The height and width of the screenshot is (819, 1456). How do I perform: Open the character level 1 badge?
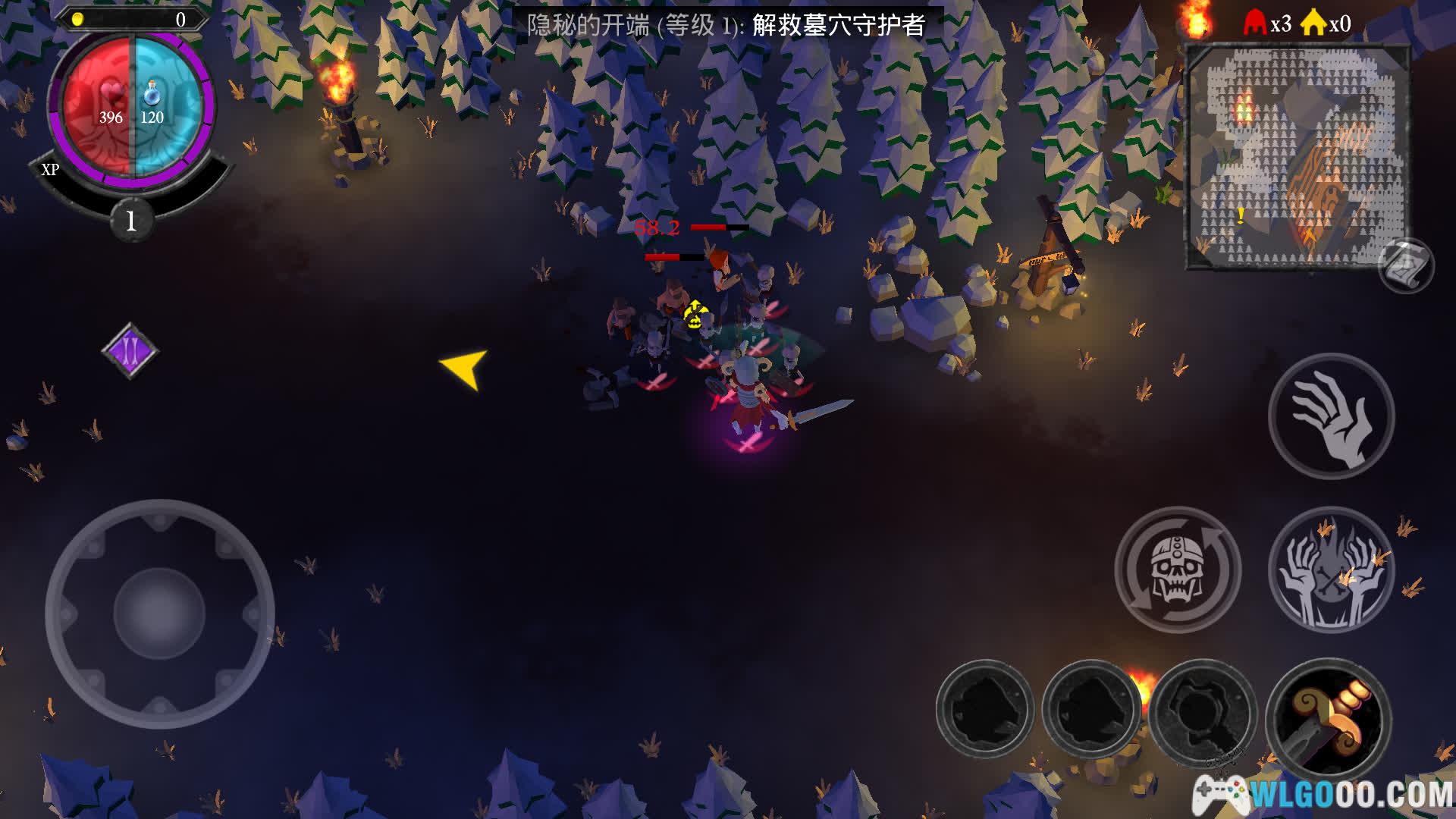131,221
